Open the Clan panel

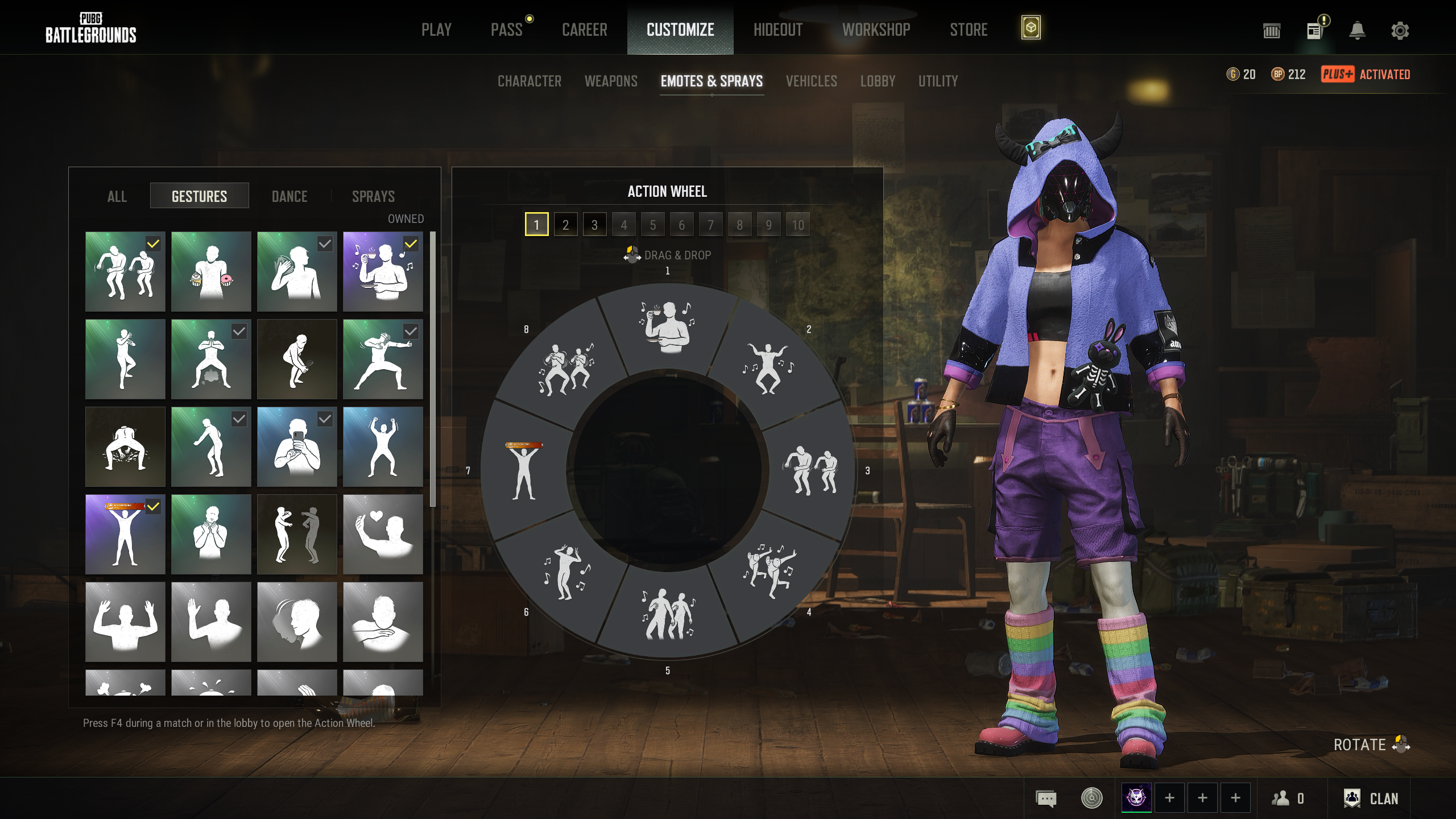tap(1371, 799)
